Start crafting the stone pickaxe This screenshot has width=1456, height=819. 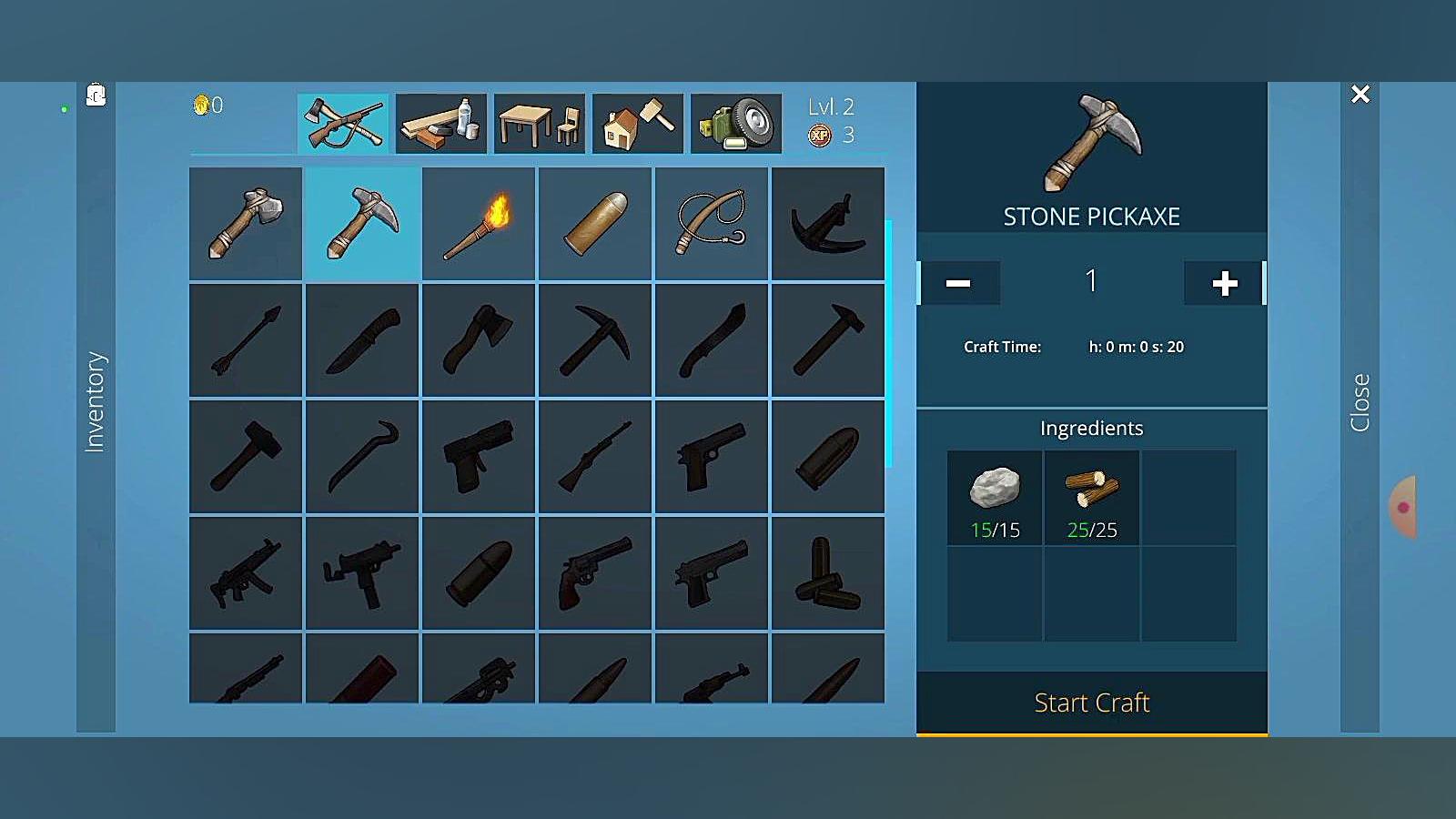pos(1091,703)
